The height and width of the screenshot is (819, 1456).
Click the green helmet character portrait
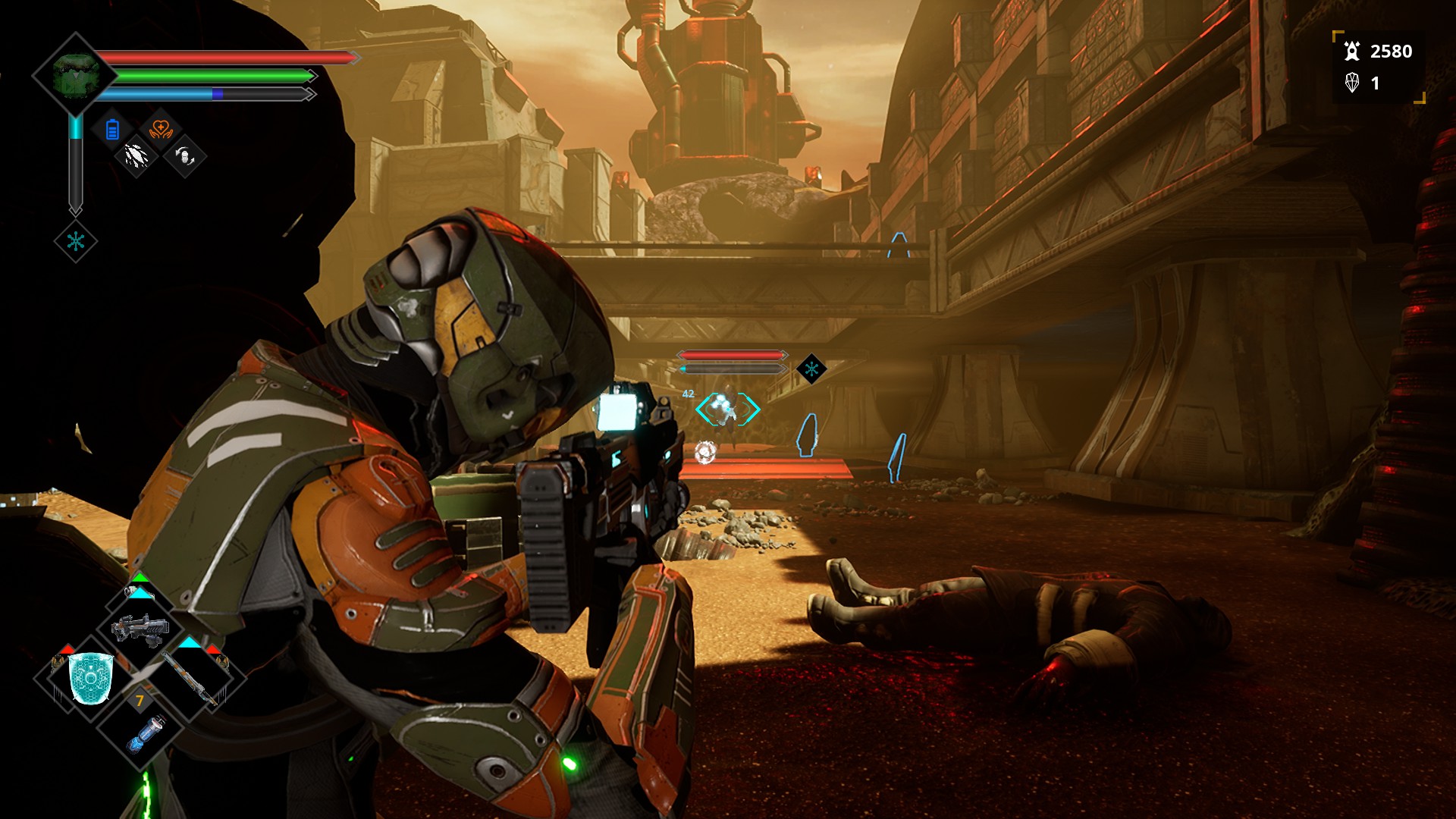coord(74,74)
